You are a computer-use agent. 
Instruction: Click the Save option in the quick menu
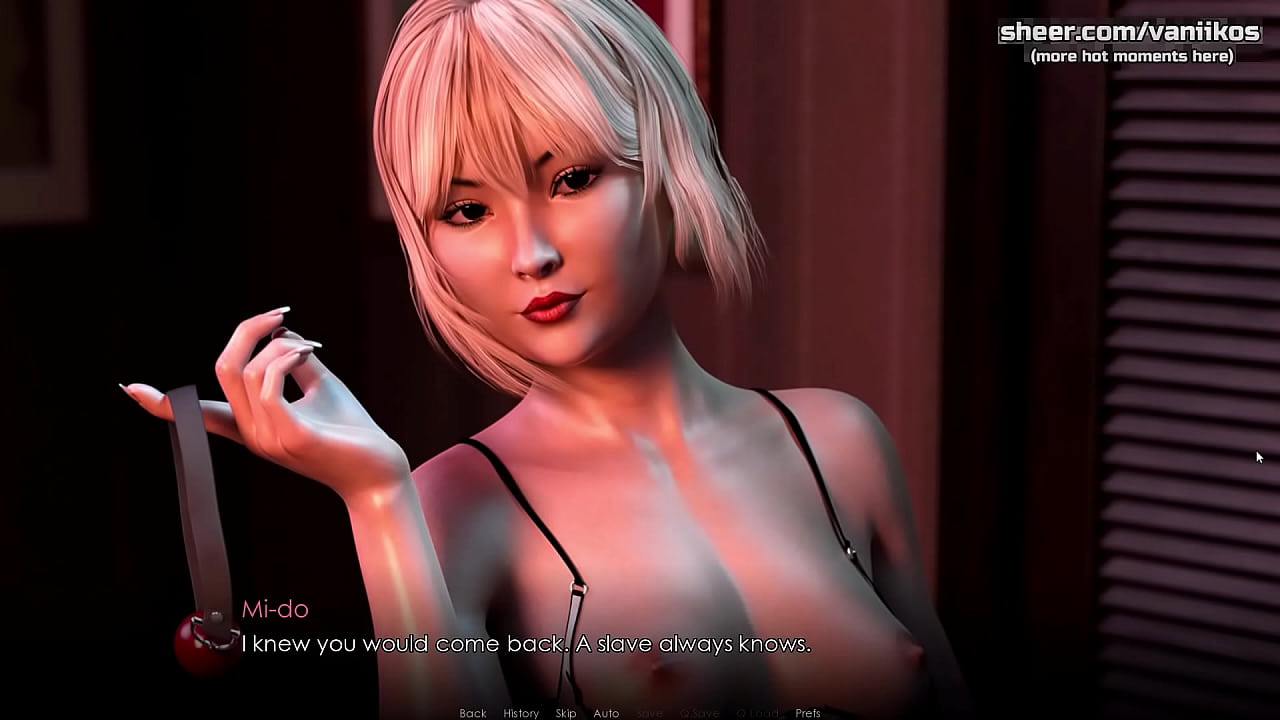(650, 713)
